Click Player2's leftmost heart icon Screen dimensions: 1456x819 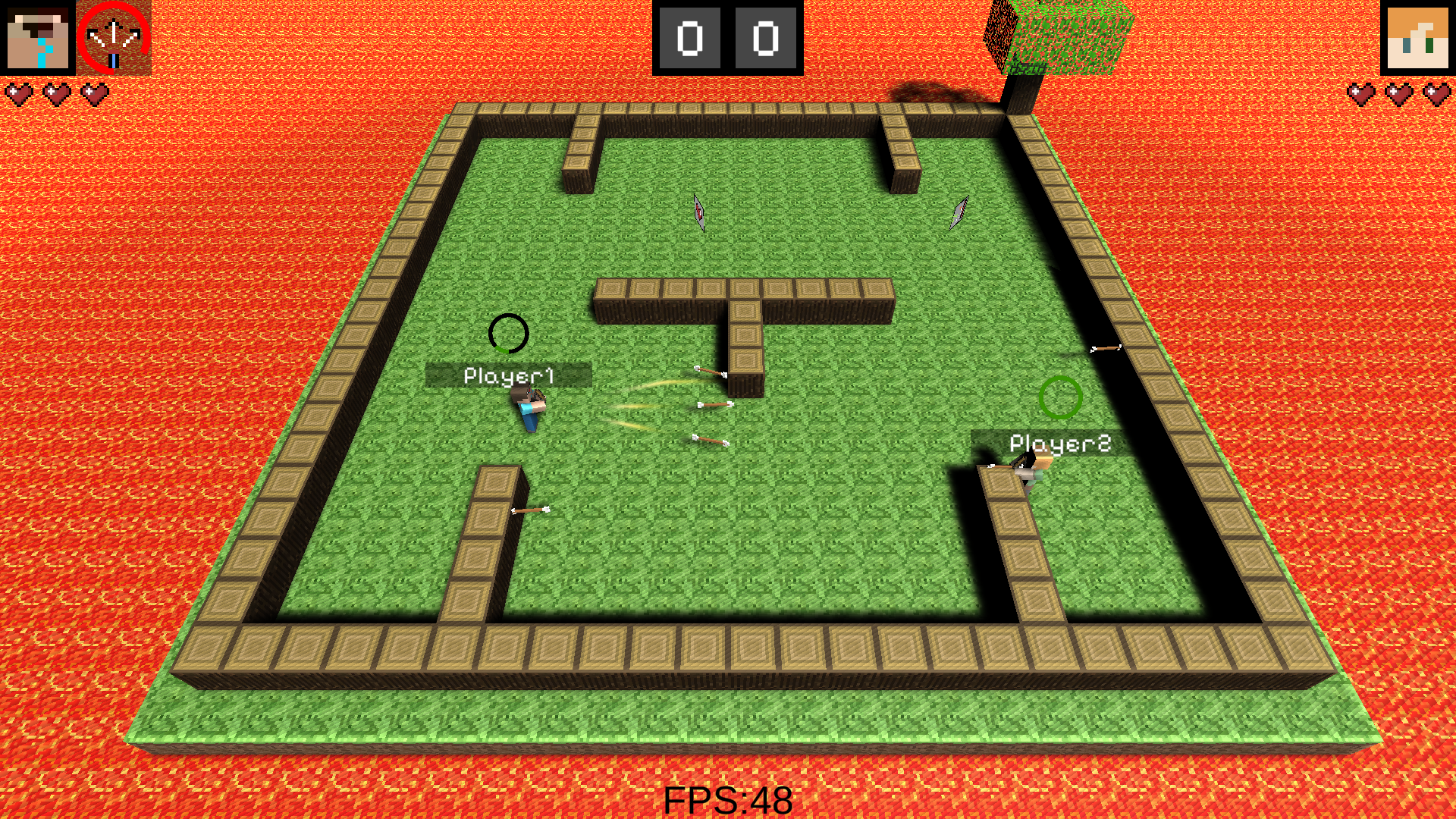tap(1361, 93)
